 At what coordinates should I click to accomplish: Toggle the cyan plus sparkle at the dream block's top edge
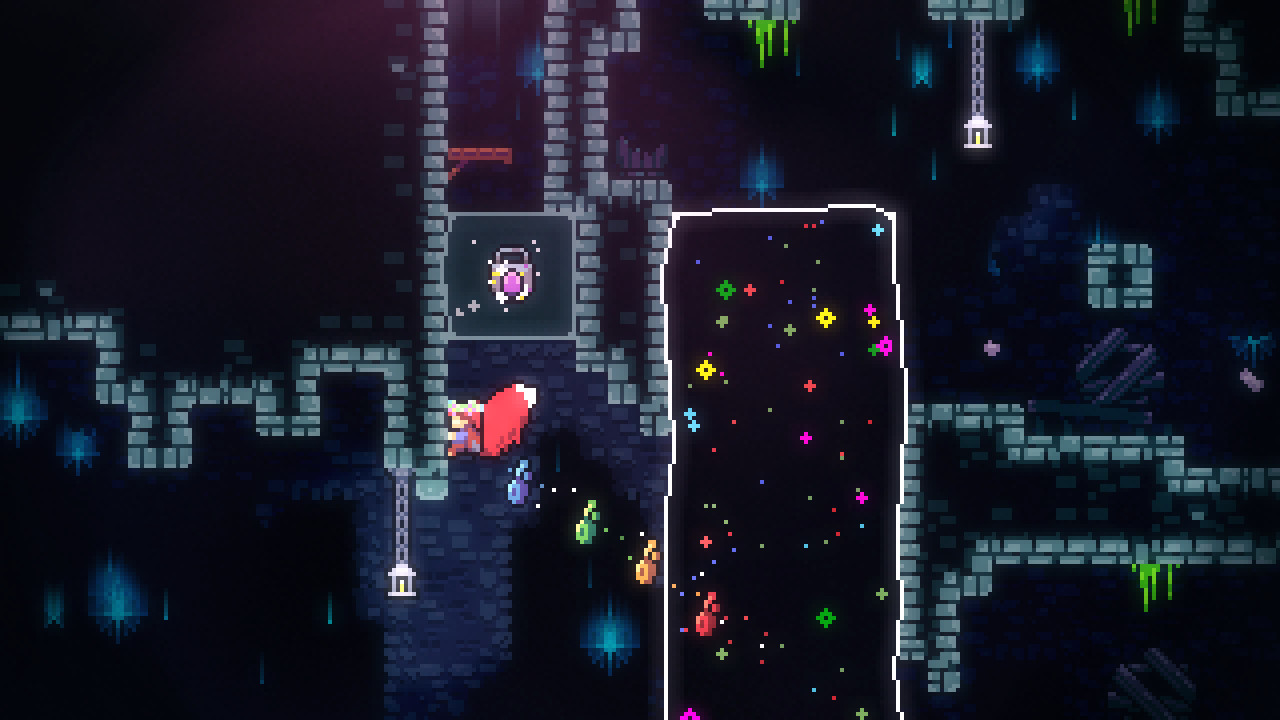[x=878, y=228]
